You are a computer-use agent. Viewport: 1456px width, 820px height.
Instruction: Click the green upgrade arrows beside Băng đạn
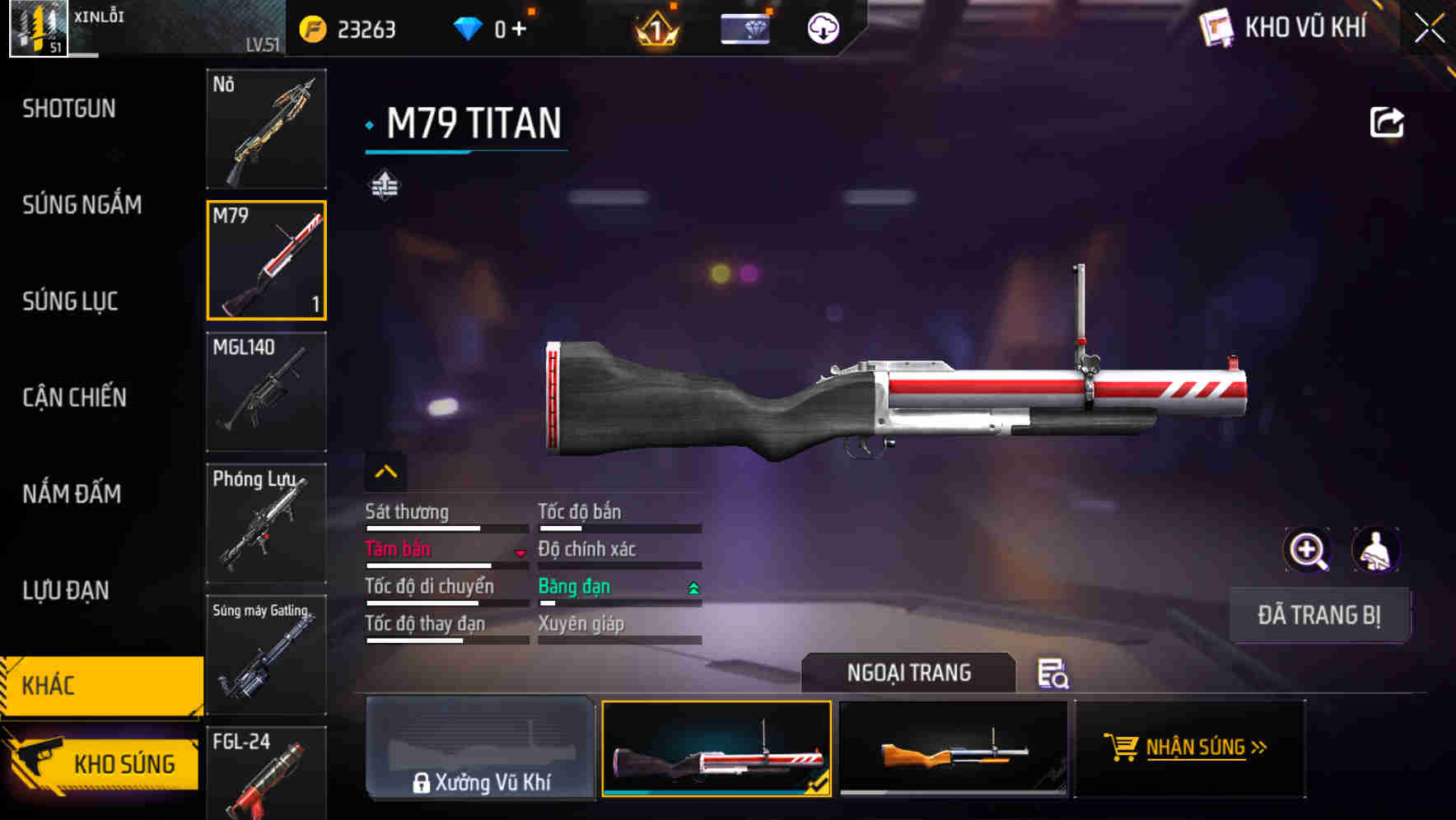[692, 588]
